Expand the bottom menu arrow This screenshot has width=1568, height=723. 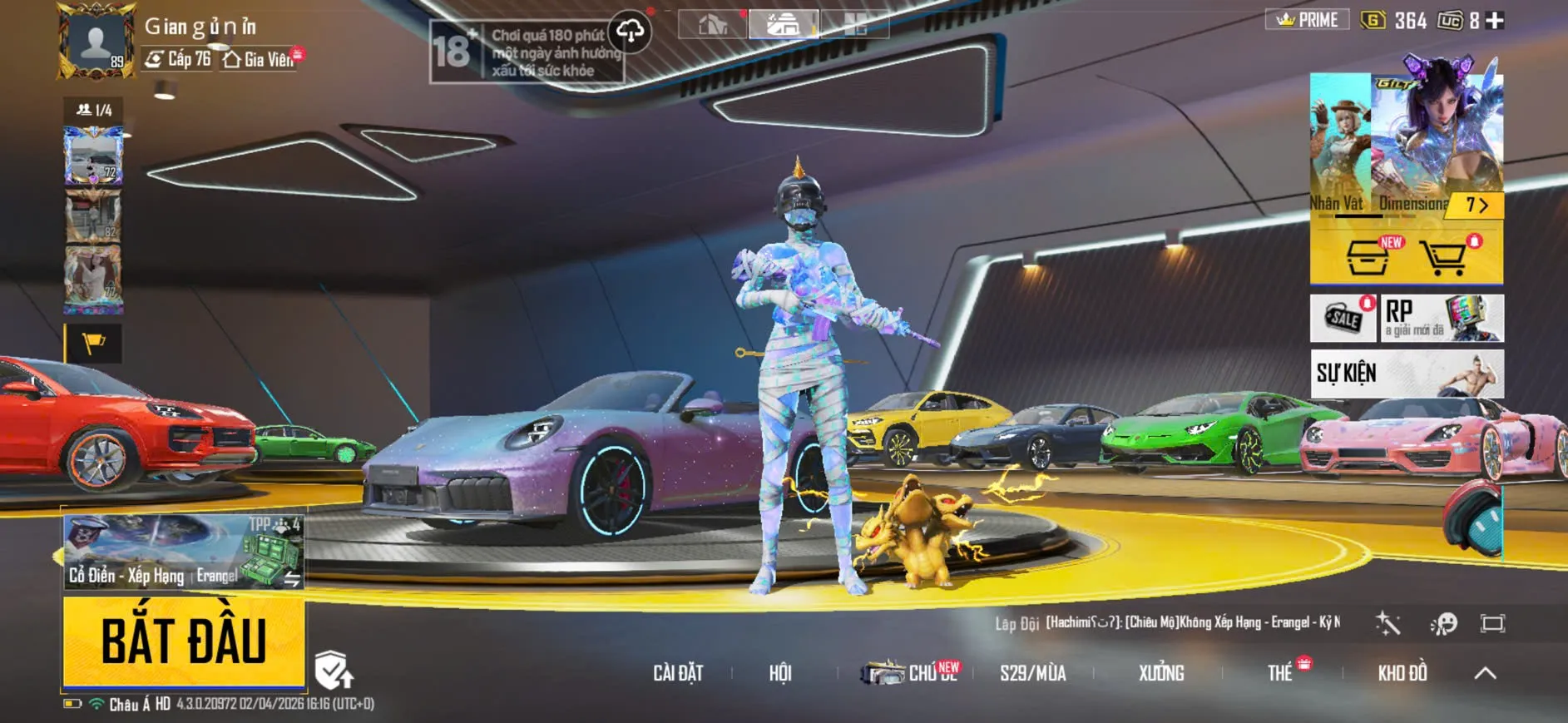[x=1485, y=673]
